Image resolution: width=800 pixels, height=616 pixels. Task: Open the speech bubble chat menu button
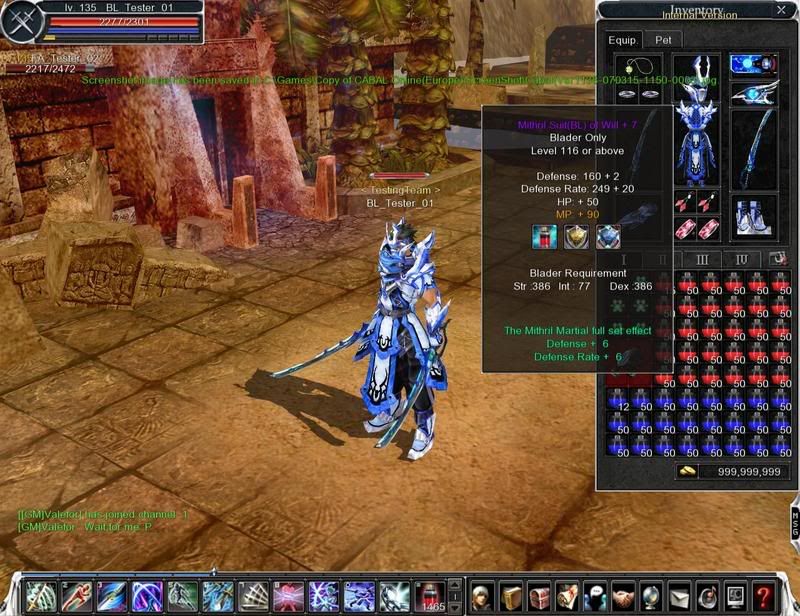(x=595, y=595)
